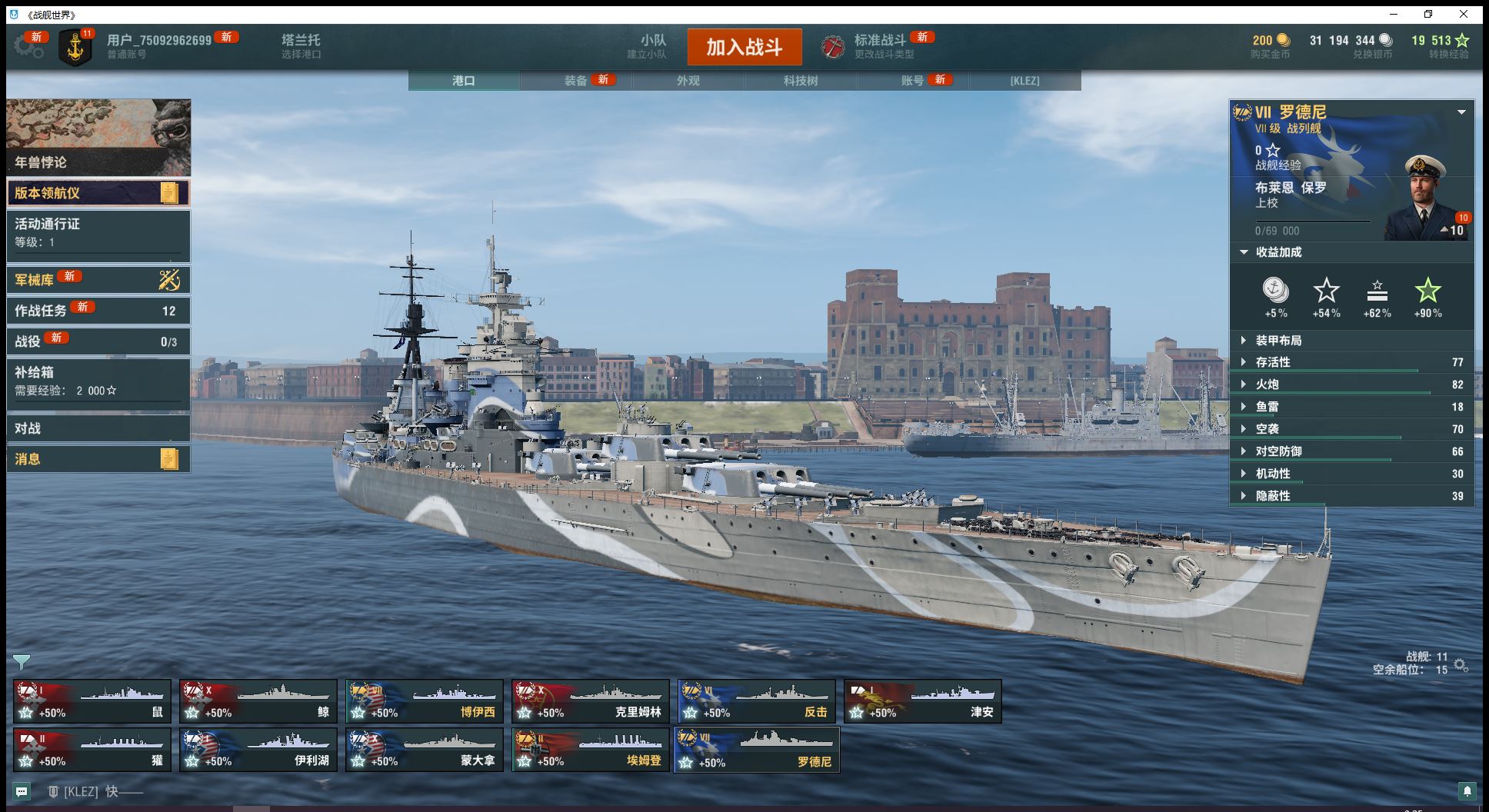This screenshot has height=812, width=1489.
Task: Select the [KLEZ] clan tab
Action: tap(1024, 81)
